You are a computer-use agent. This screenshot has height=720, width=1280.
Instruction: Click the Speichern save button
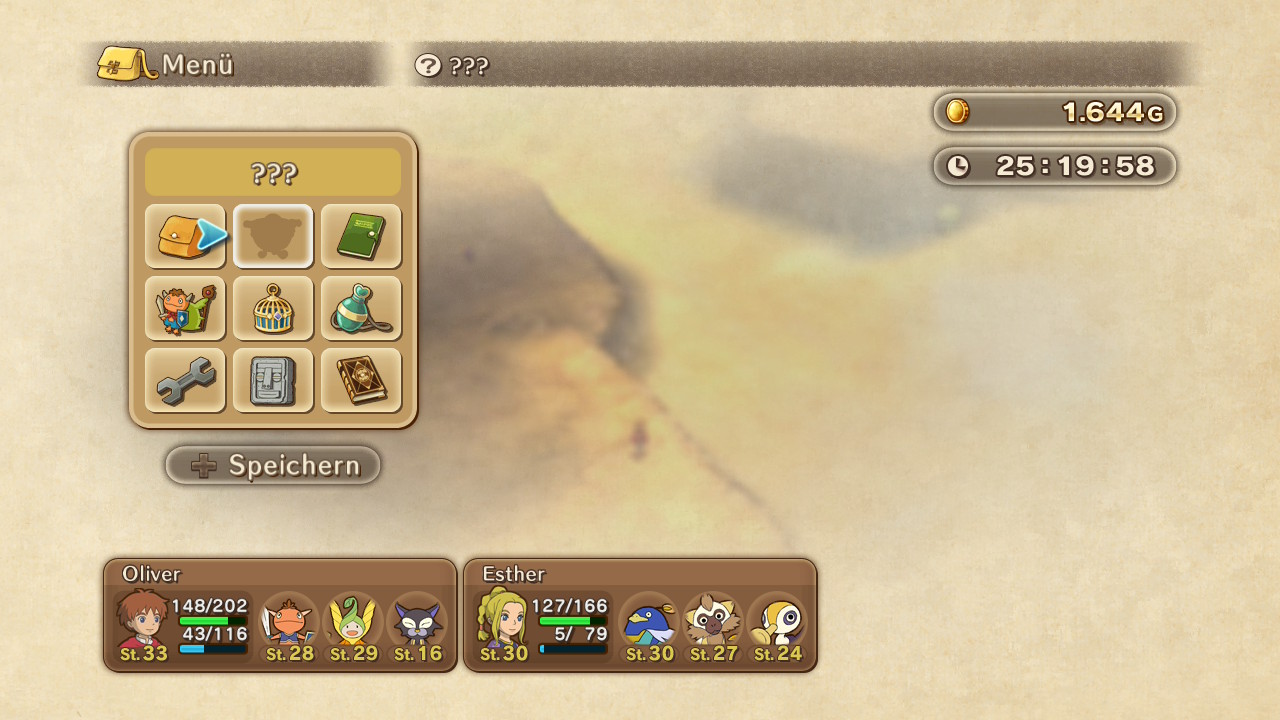(x=273, y=465)
